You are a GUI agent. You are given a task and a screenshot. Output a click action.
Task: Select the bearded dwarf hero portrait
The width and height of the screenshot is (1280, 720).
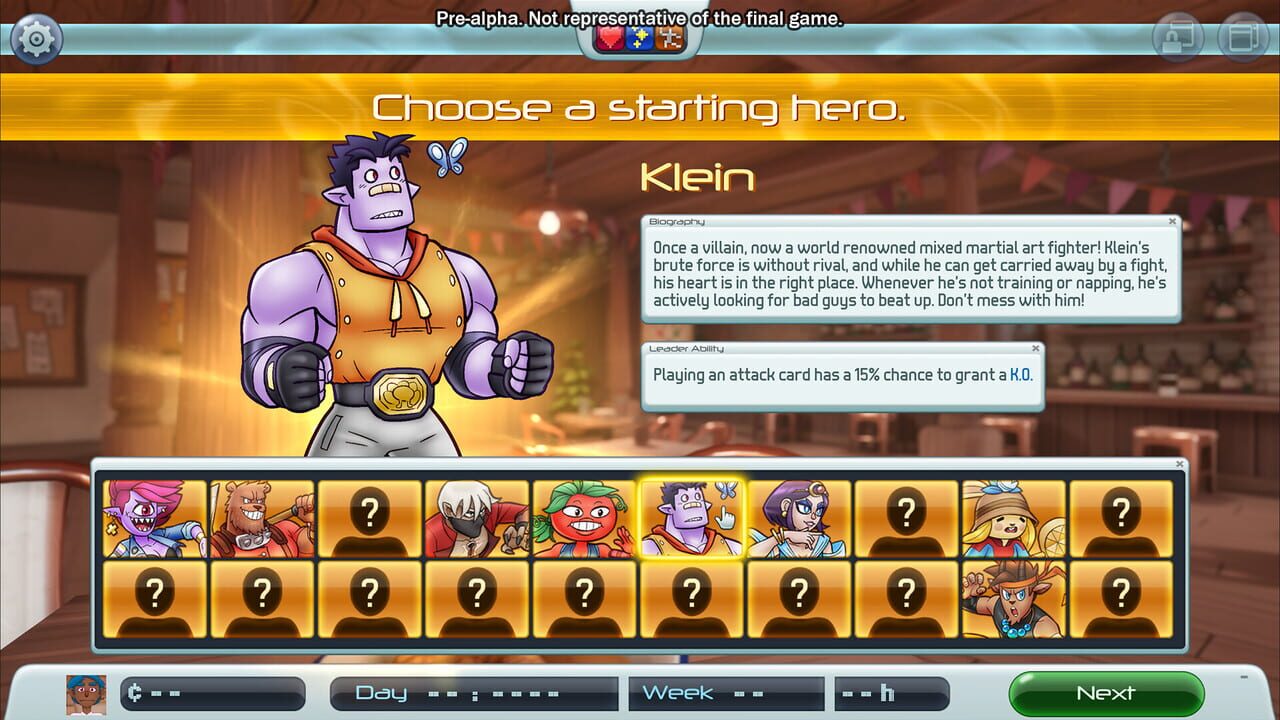tap(263, 516)
